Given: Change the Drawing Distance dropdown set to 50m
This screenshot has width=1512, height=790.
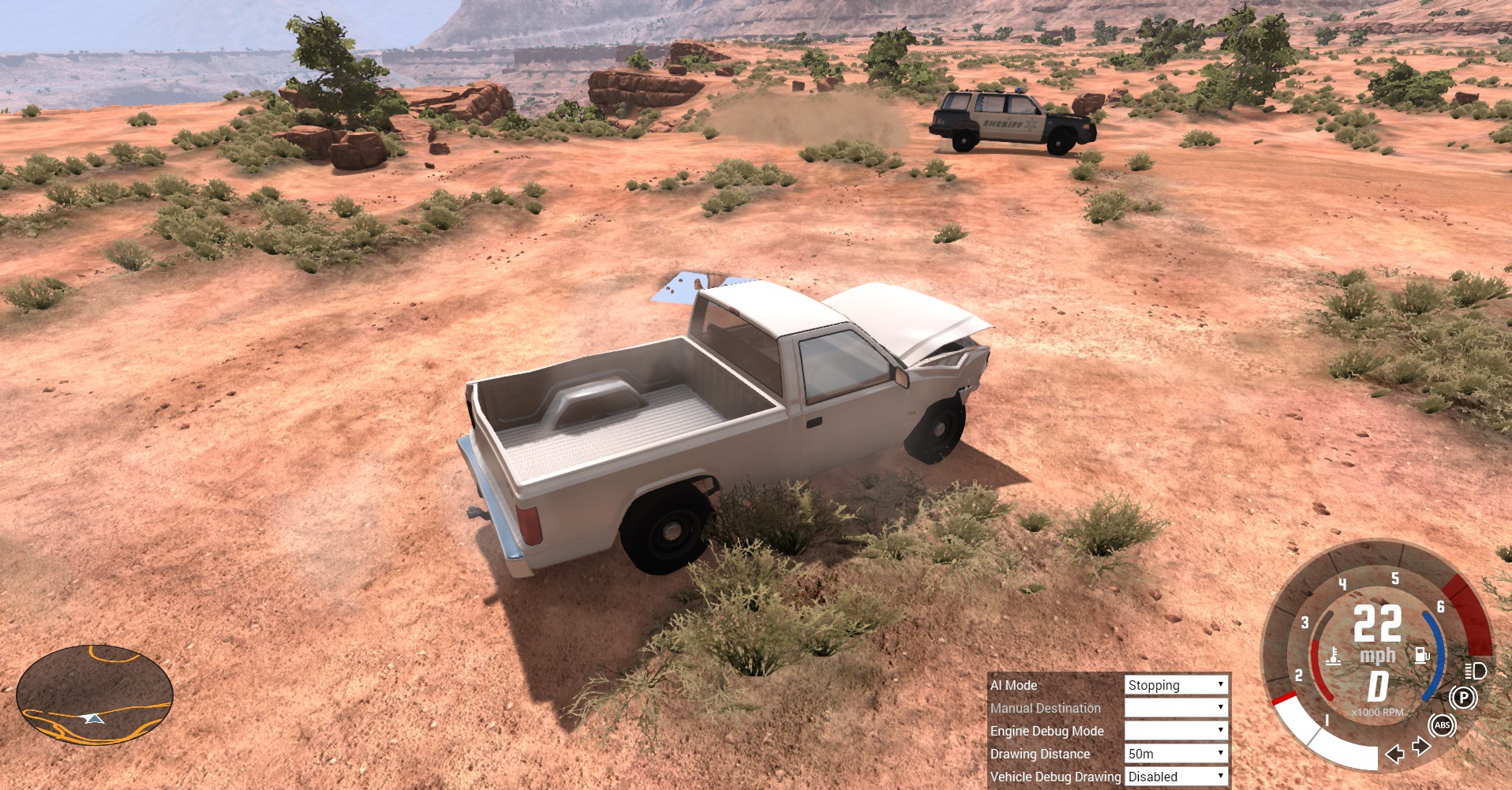Looking at the screenshot, I should [1176, 754].
